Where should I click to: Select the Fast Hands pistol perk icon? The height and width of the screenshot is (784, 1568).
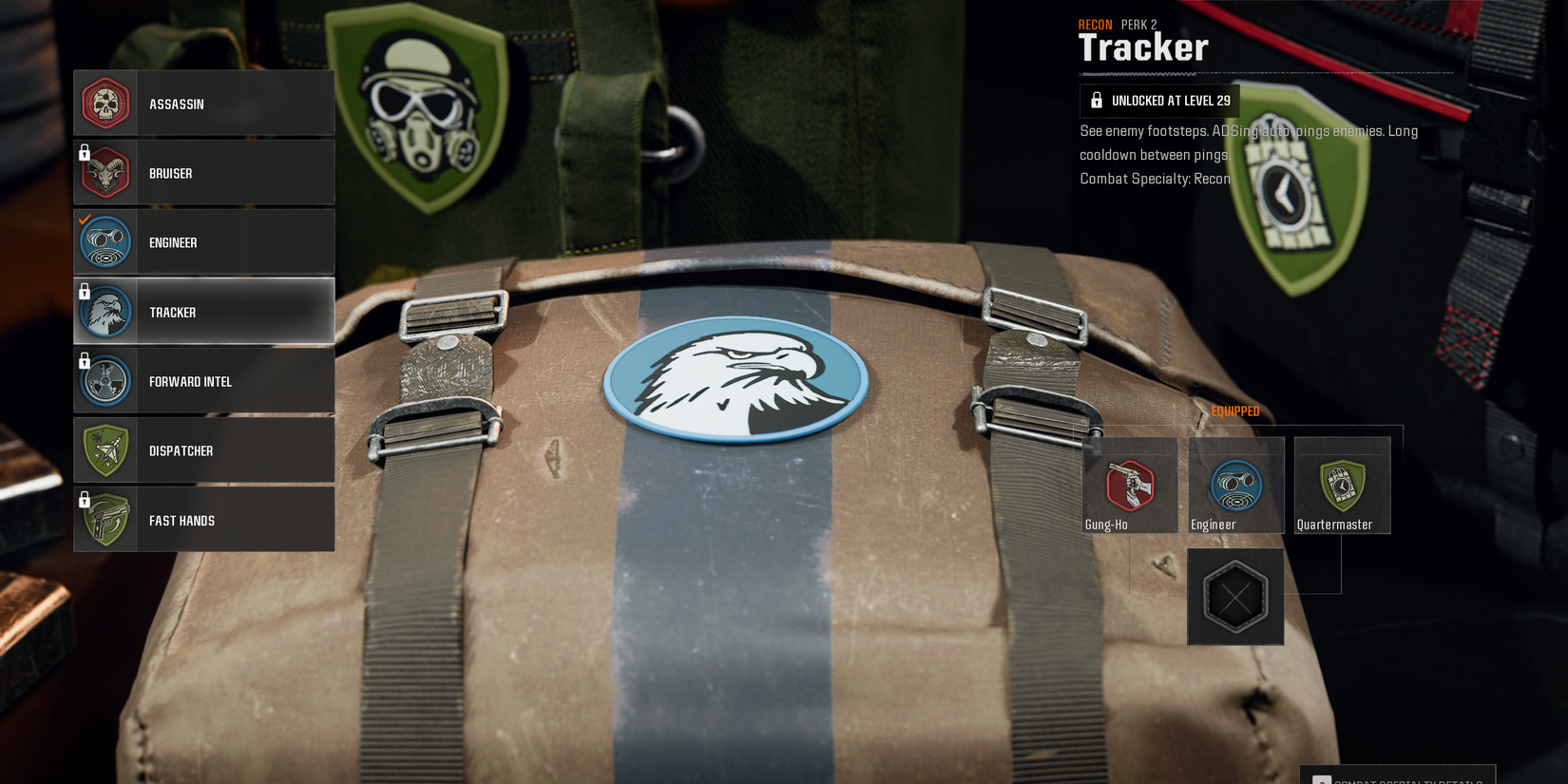click(x=105, y=519)
